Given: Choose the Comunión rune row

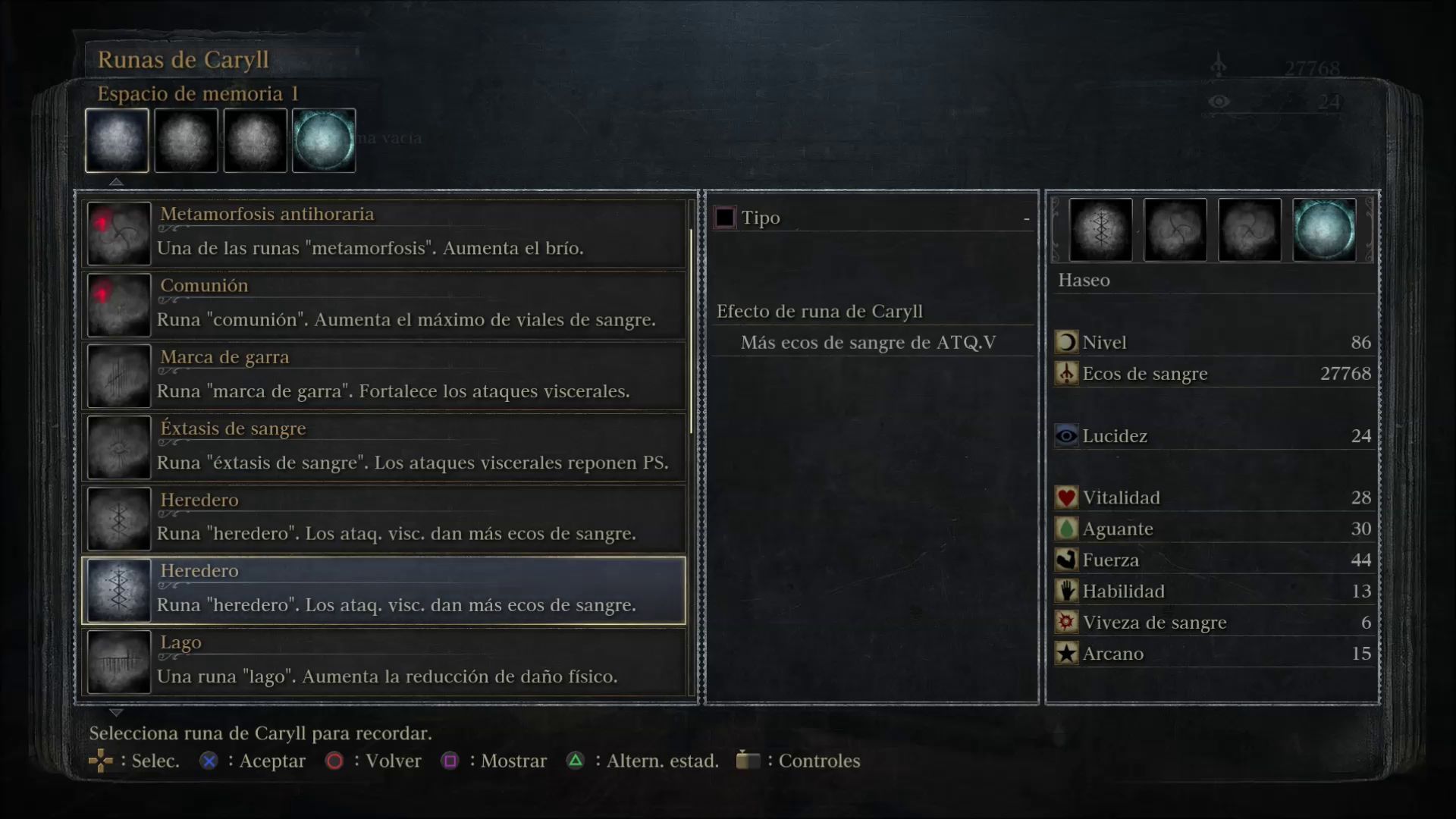Looking at the screenshot, I should pyautogui.click(x=384, y=304).
